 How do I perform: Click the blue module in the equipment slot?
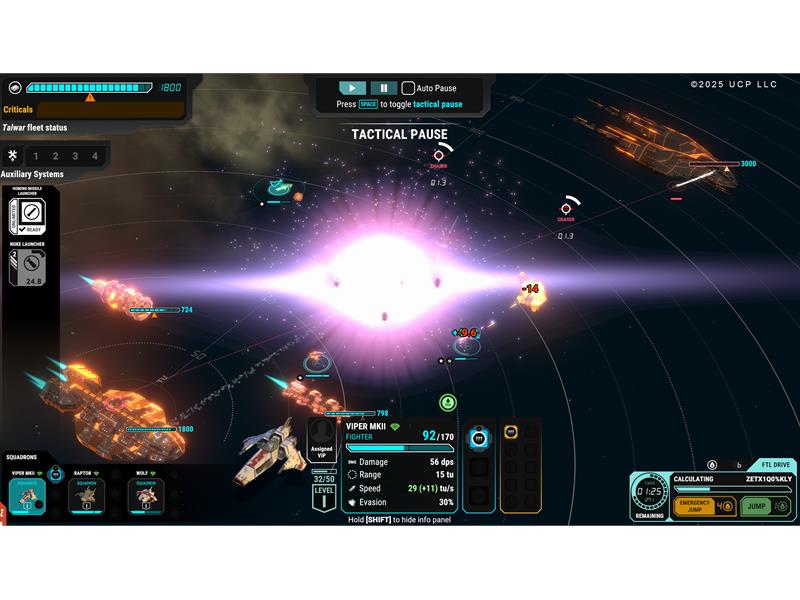[x=478, y=438]
